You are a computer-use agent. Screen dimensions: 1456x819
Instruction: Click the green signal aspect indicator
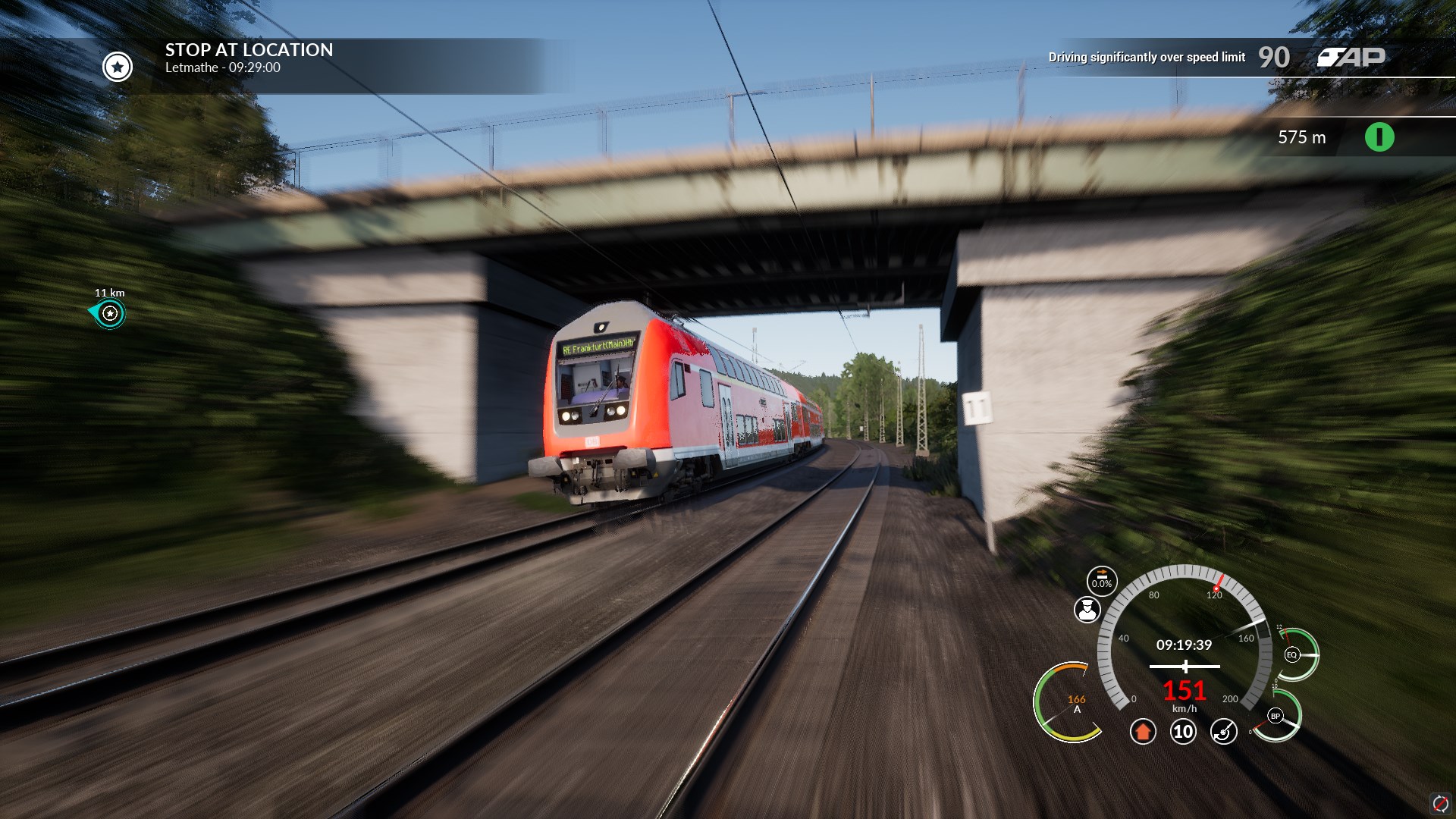pyautogui.click(x=1379, y=137)
